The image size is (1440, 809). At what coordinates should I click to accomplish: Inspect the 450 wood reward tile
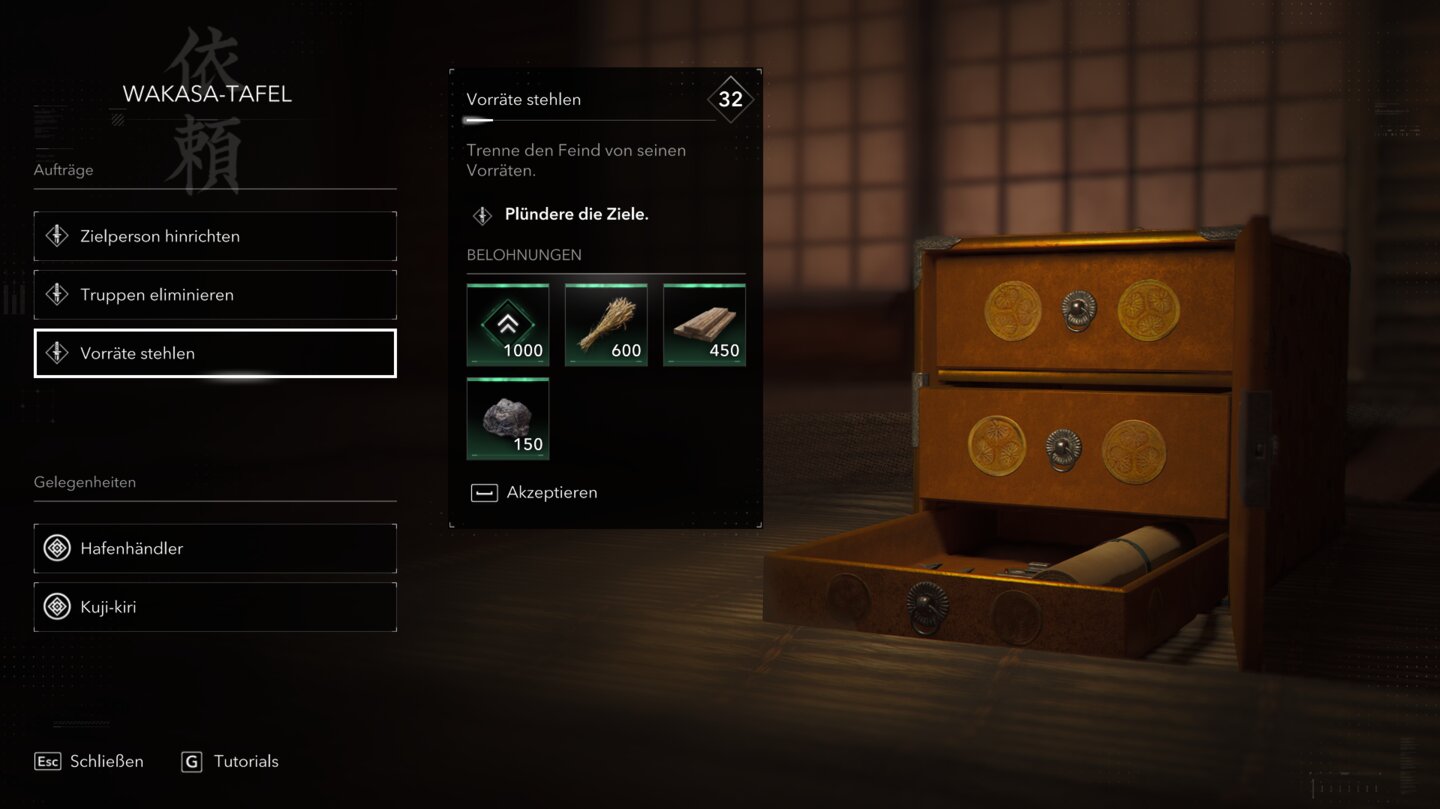(x=704, y=325)
